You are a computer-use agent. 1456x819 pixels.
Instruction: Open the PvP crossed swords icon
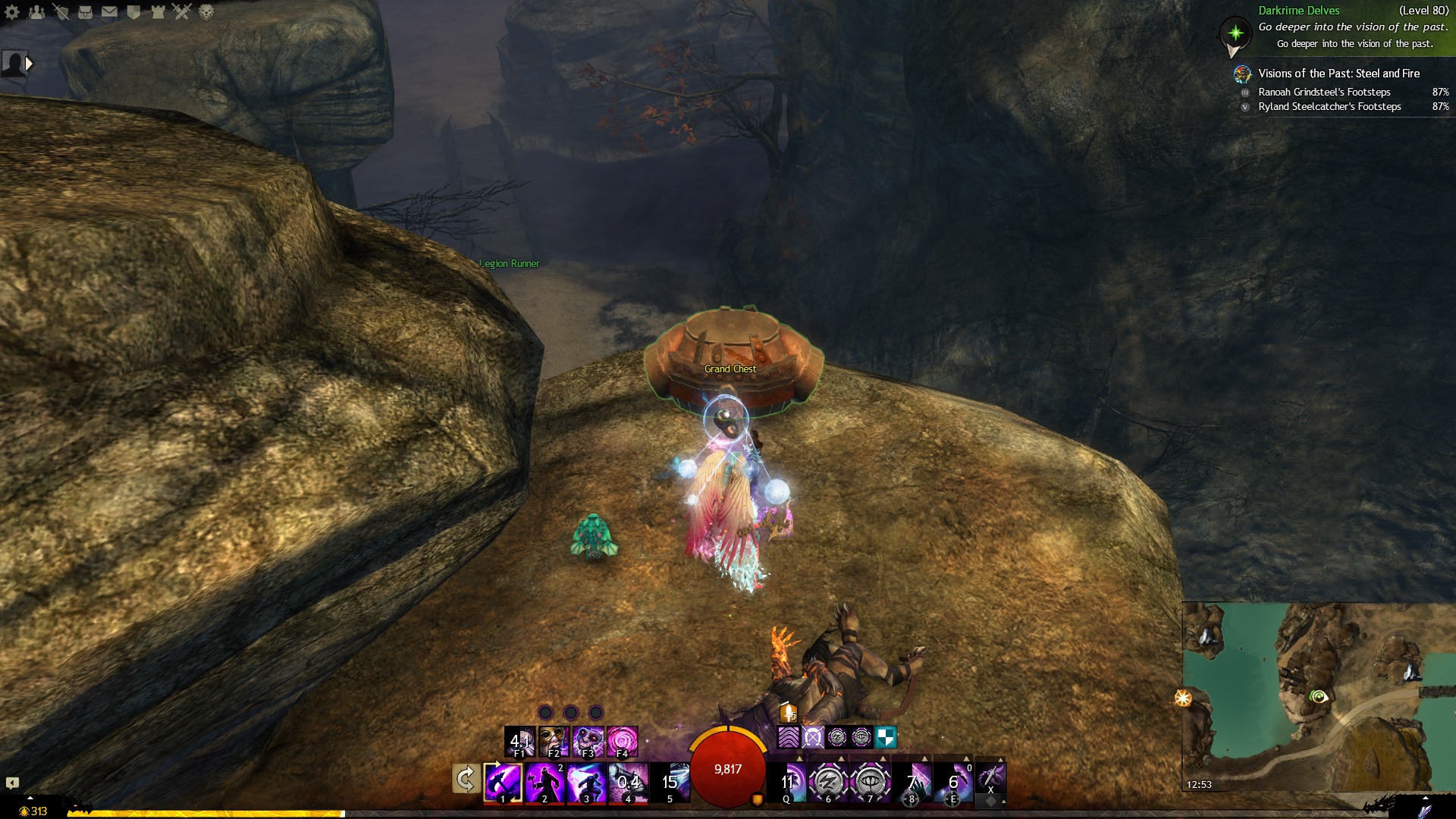182,12
